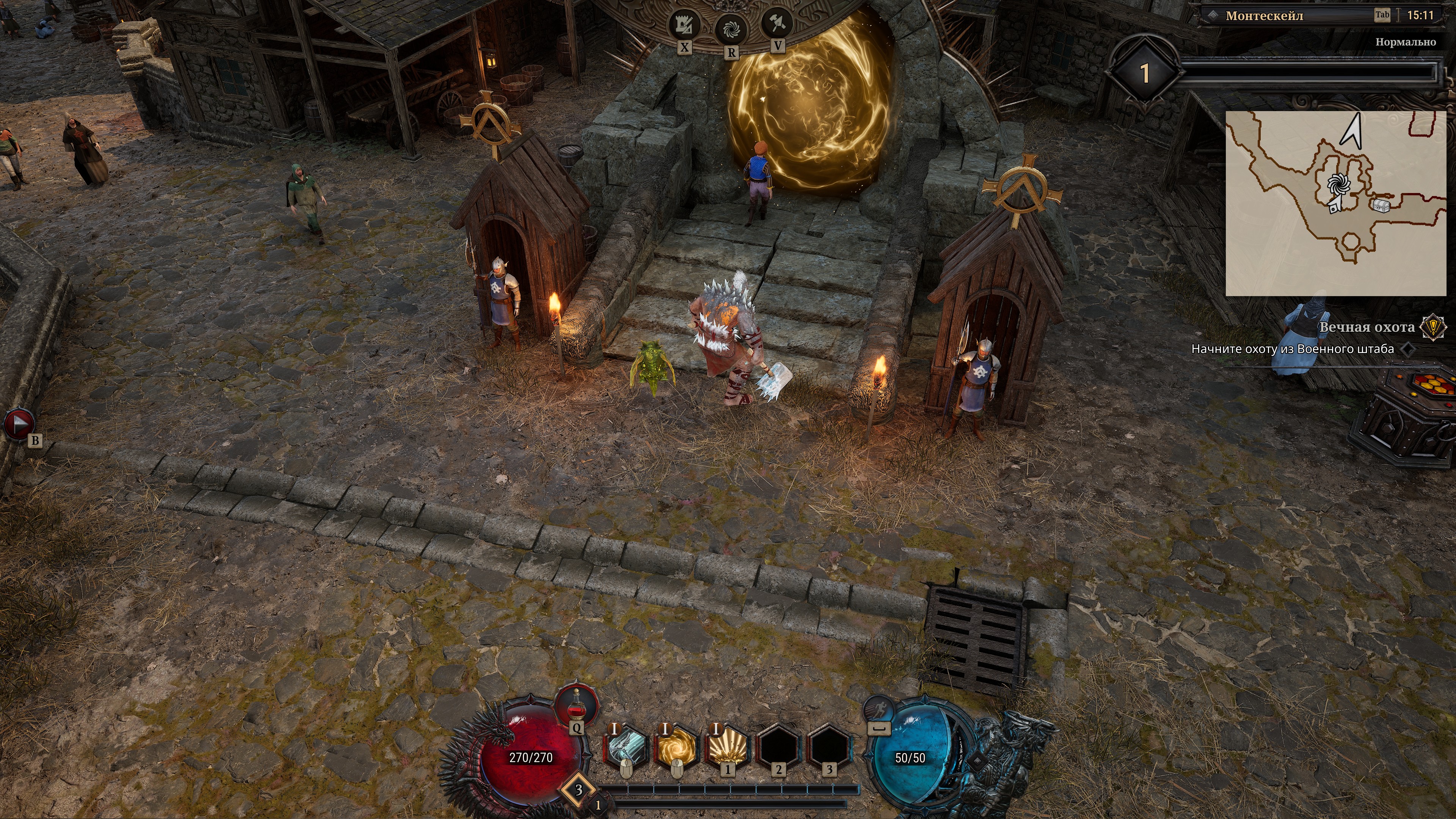Open the hammer and trowel build icon
The width and height of the screenshot is (1456, 819).
(778, 23)
